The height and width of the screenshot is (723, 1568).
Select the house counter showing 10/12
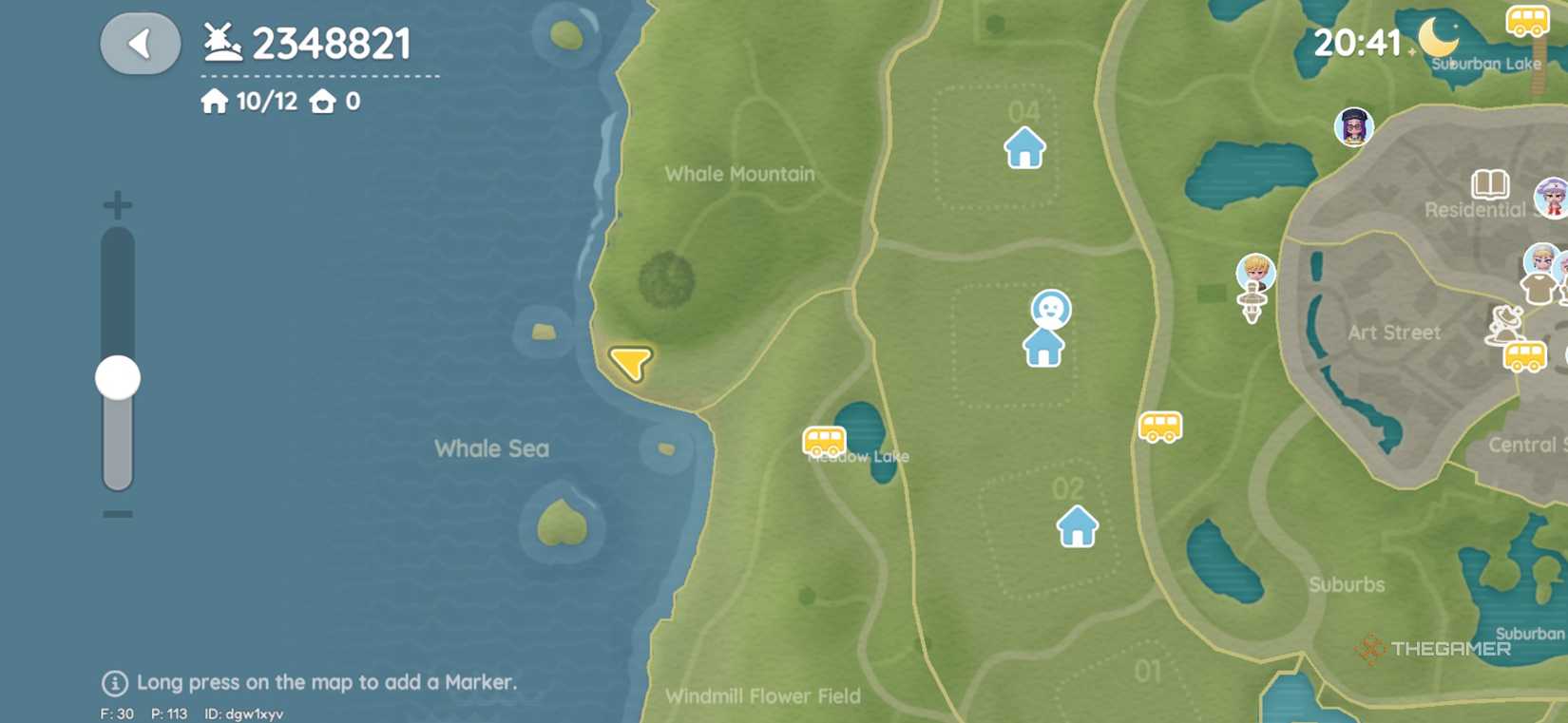coord(250,102)
